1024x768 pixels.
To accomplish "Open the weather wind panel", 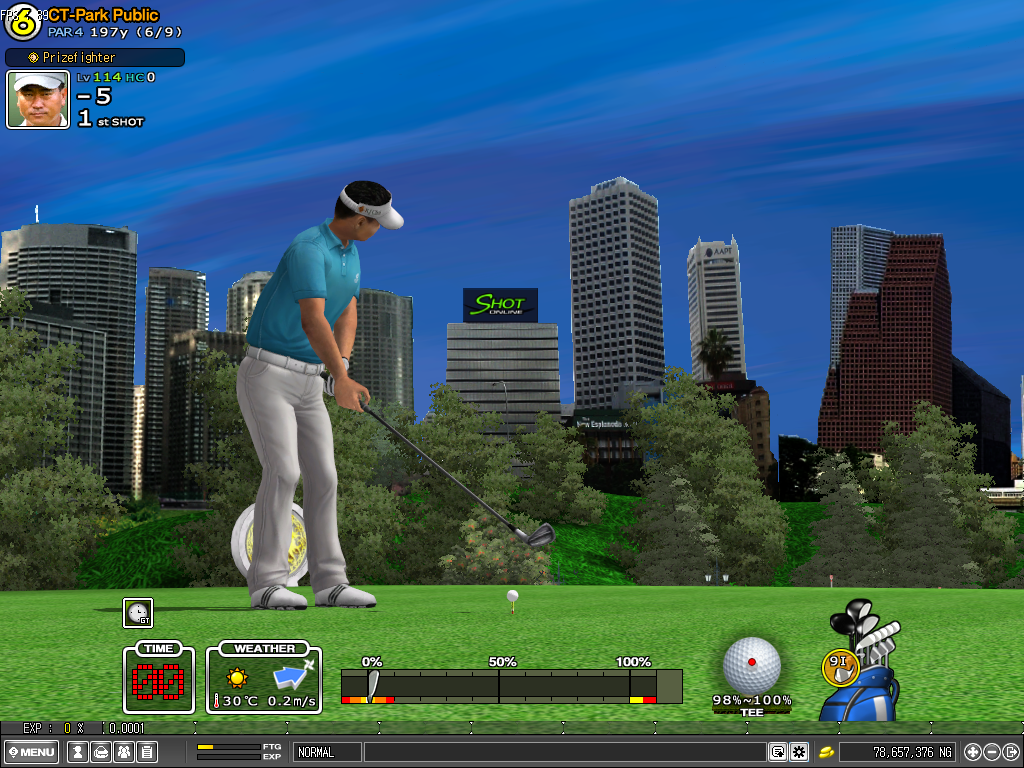I will point(265,679).
